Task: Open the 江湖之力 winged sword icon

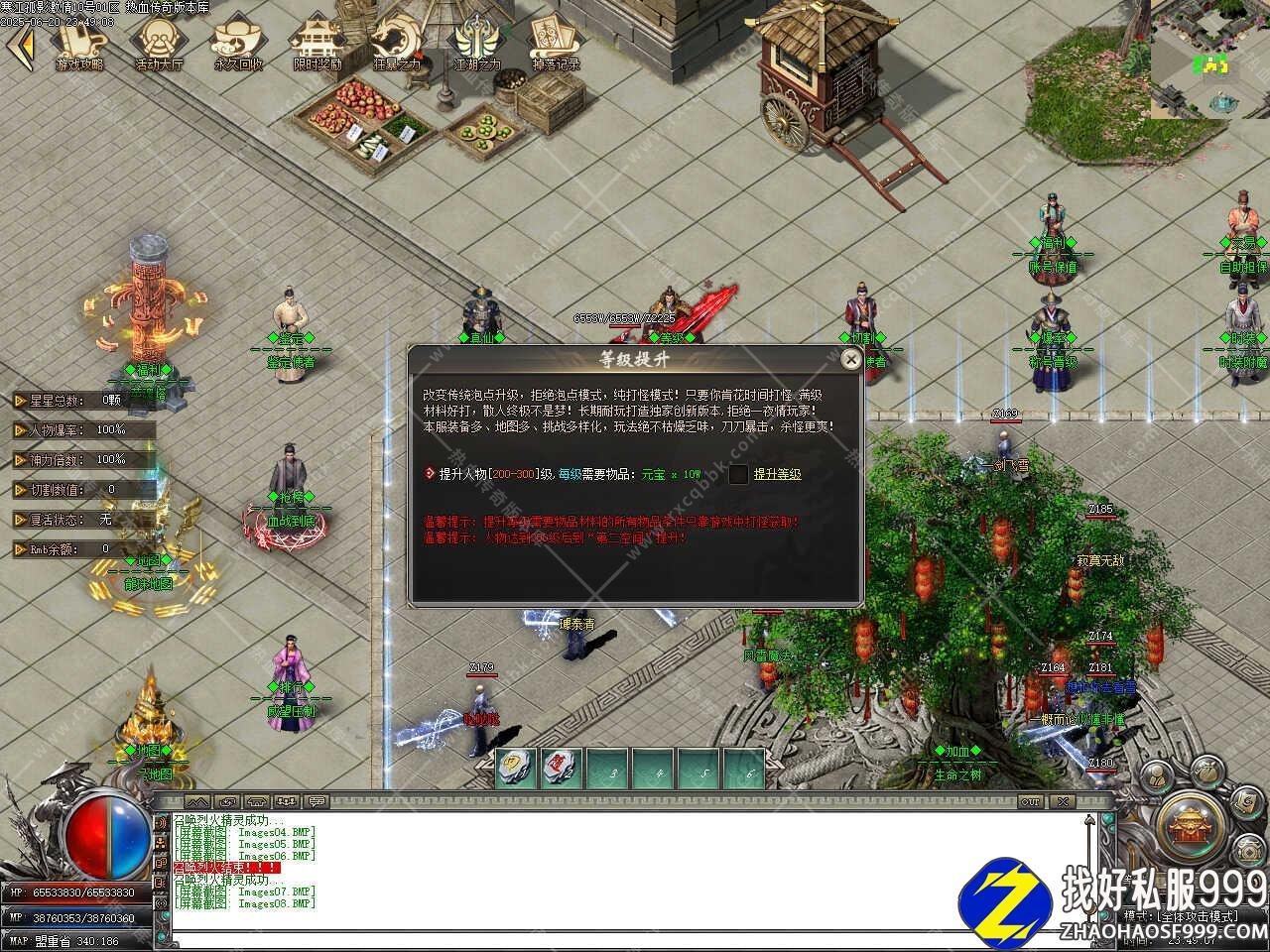Action: coord(477,44)
